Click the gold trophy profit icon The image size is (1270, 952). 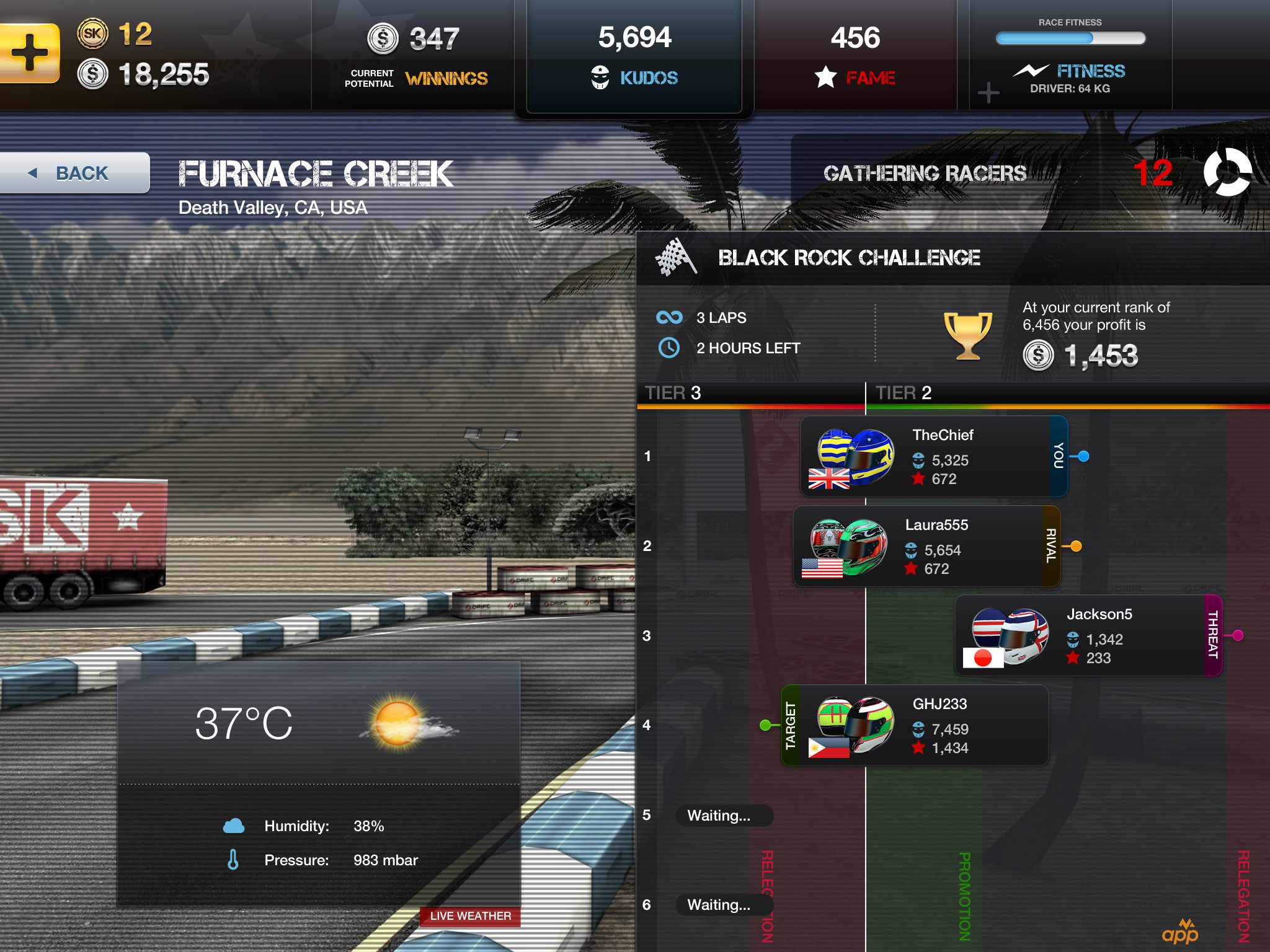point(967,335)
